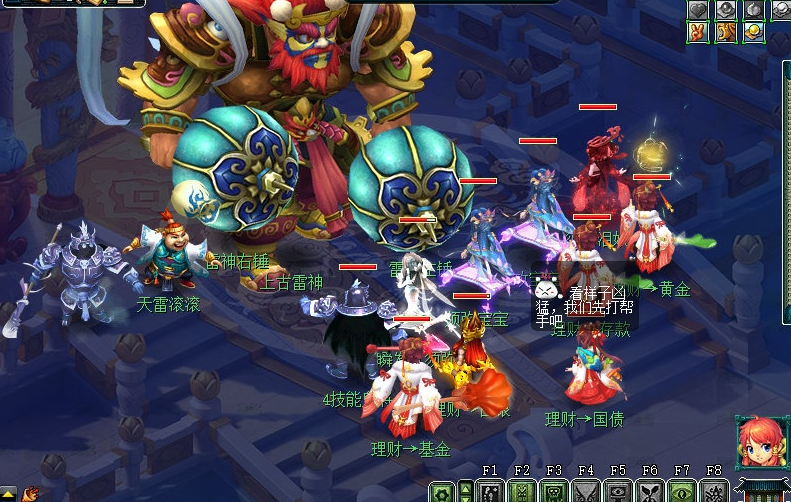791x502 pixels.
Task: Trigger the F3 skull skill
Action: click(x=554, y=492)
